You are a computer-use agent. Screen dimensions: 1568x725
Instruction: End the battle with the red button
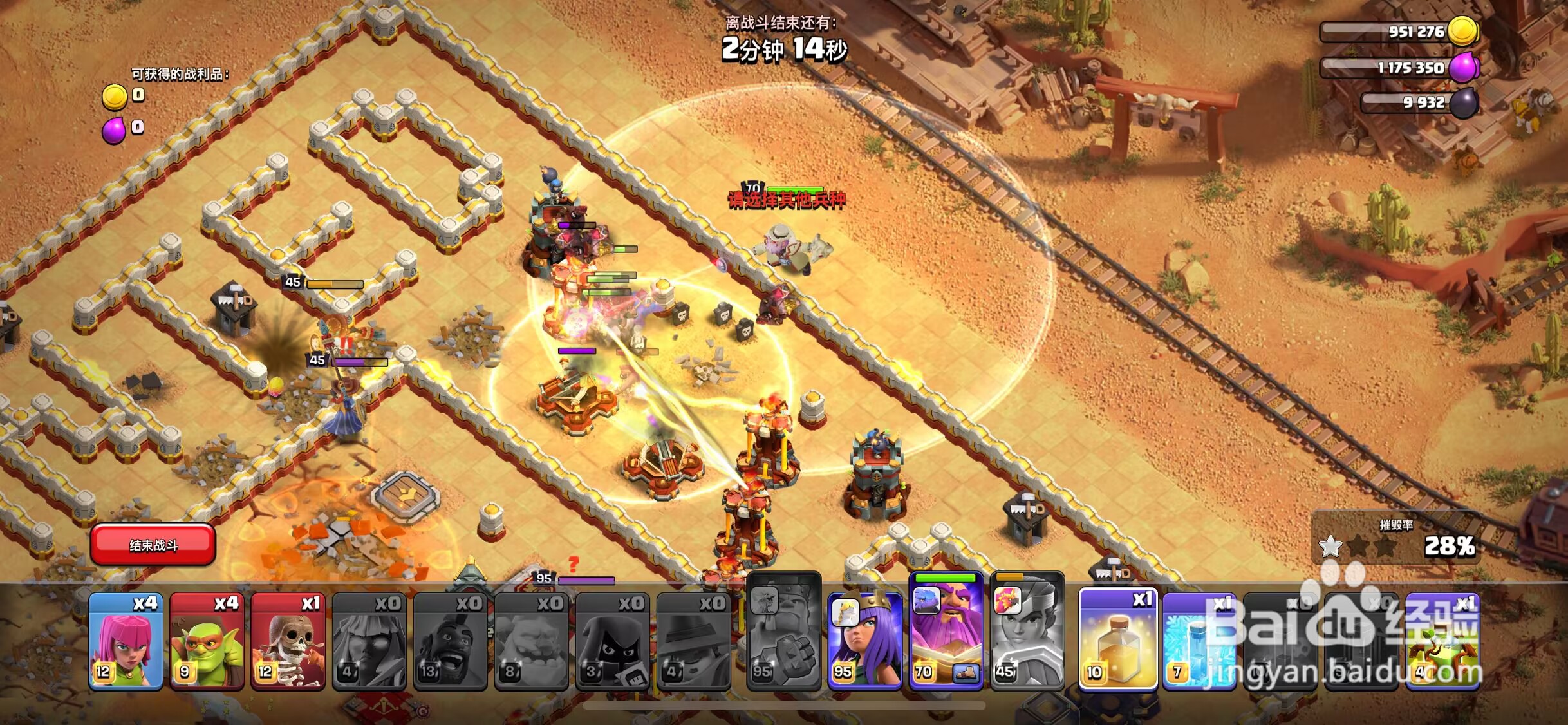tap(153, 545)
